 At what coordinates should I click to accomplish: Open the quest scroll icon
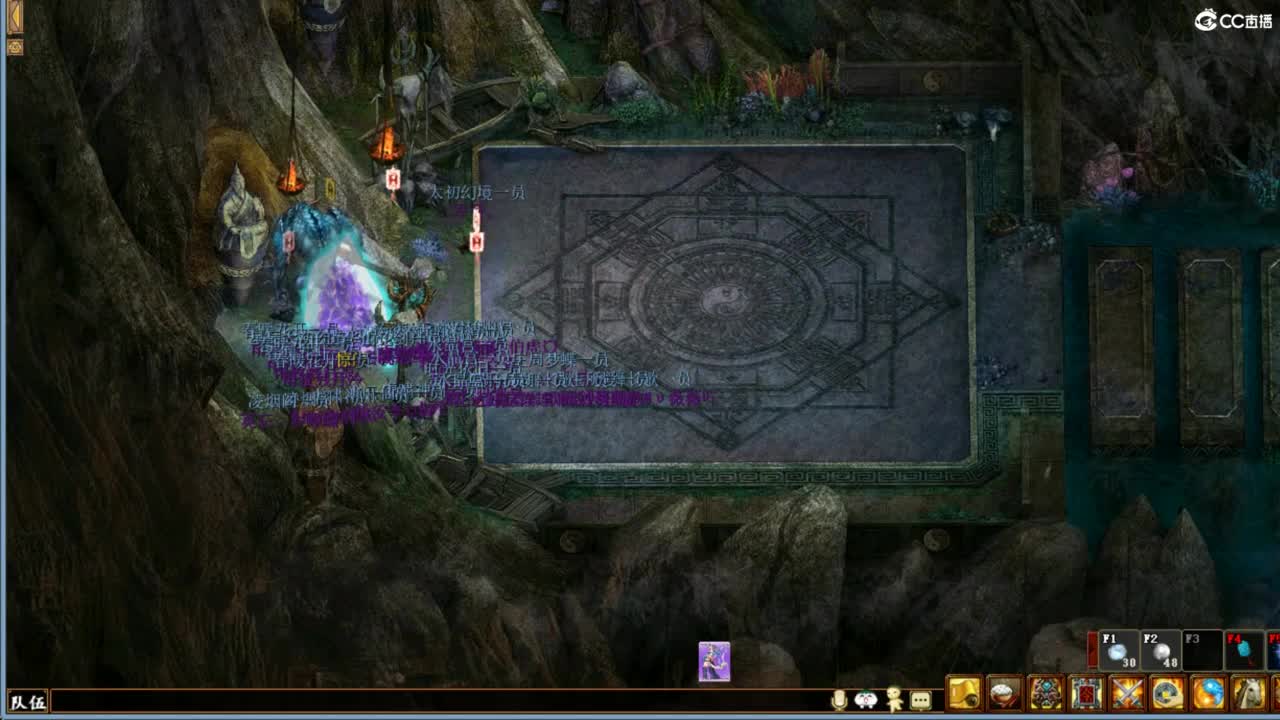click(962, 693)
